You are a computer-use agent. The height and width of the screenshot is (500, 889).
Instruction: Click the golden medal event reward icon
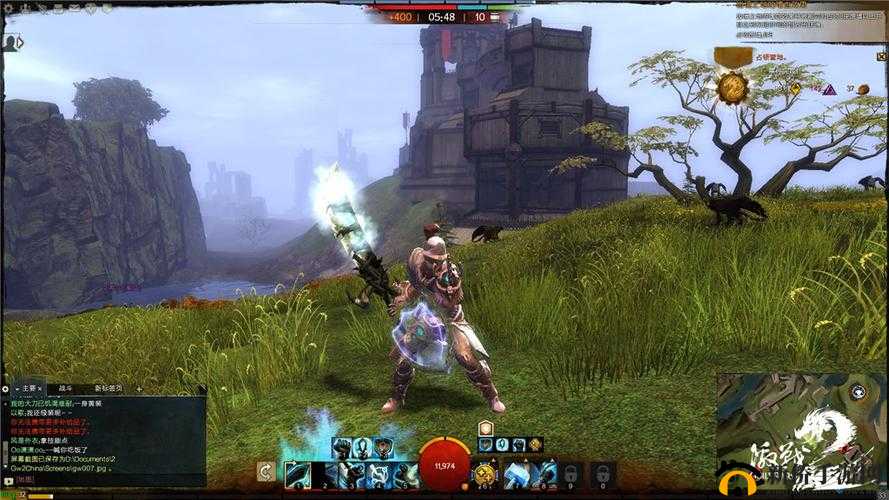pos(733,88)
